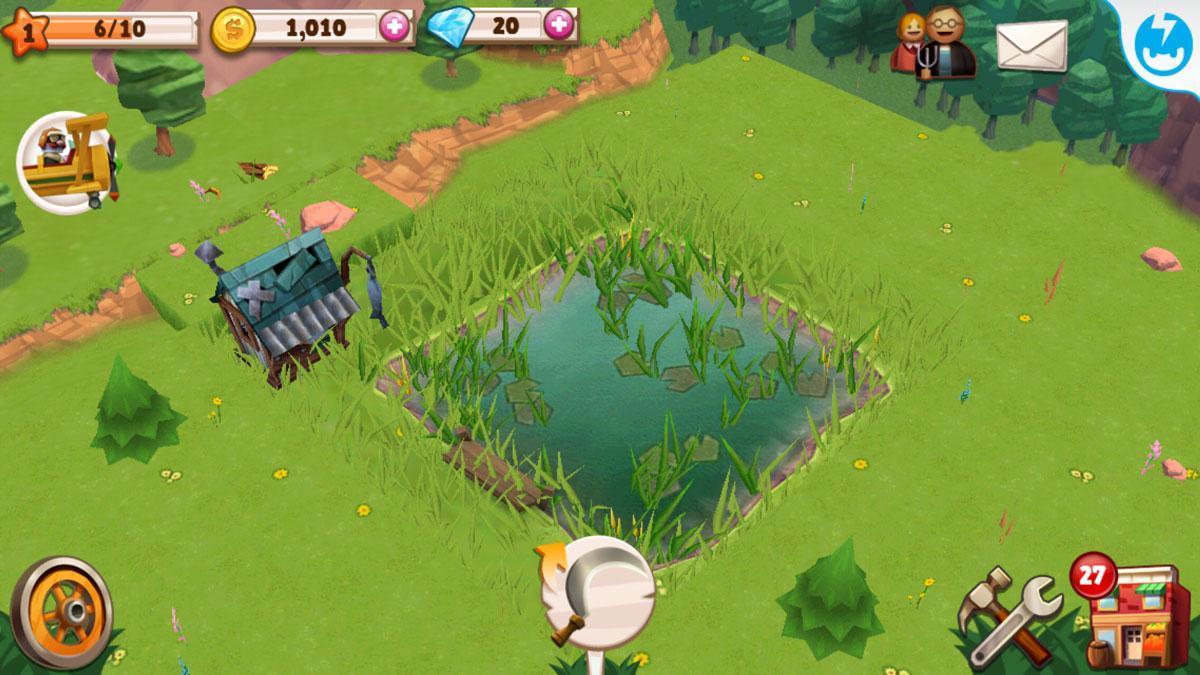
Task: Open the mailbox envelope icon
Action: 1031,46
